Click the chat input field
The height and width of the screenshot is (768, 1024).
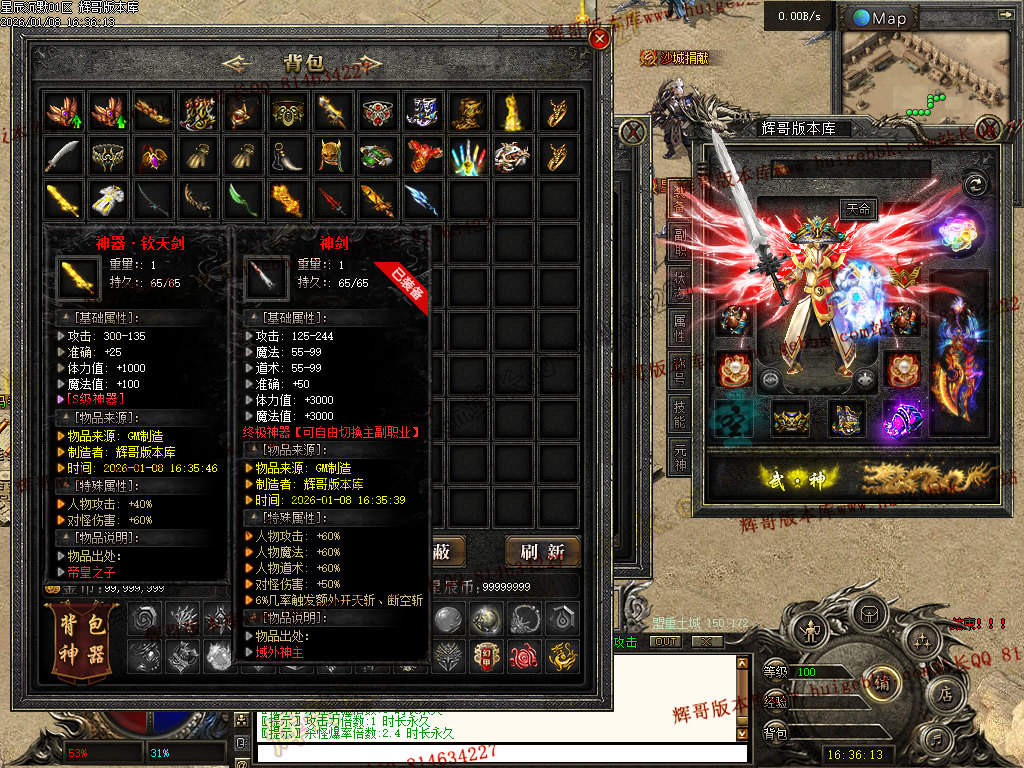[x=500, y=751]
